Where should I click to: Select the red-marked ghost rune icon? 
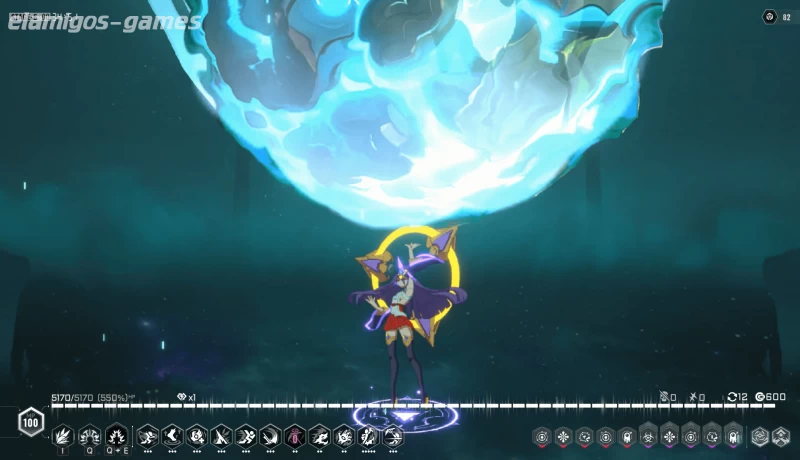pos(626,436)
